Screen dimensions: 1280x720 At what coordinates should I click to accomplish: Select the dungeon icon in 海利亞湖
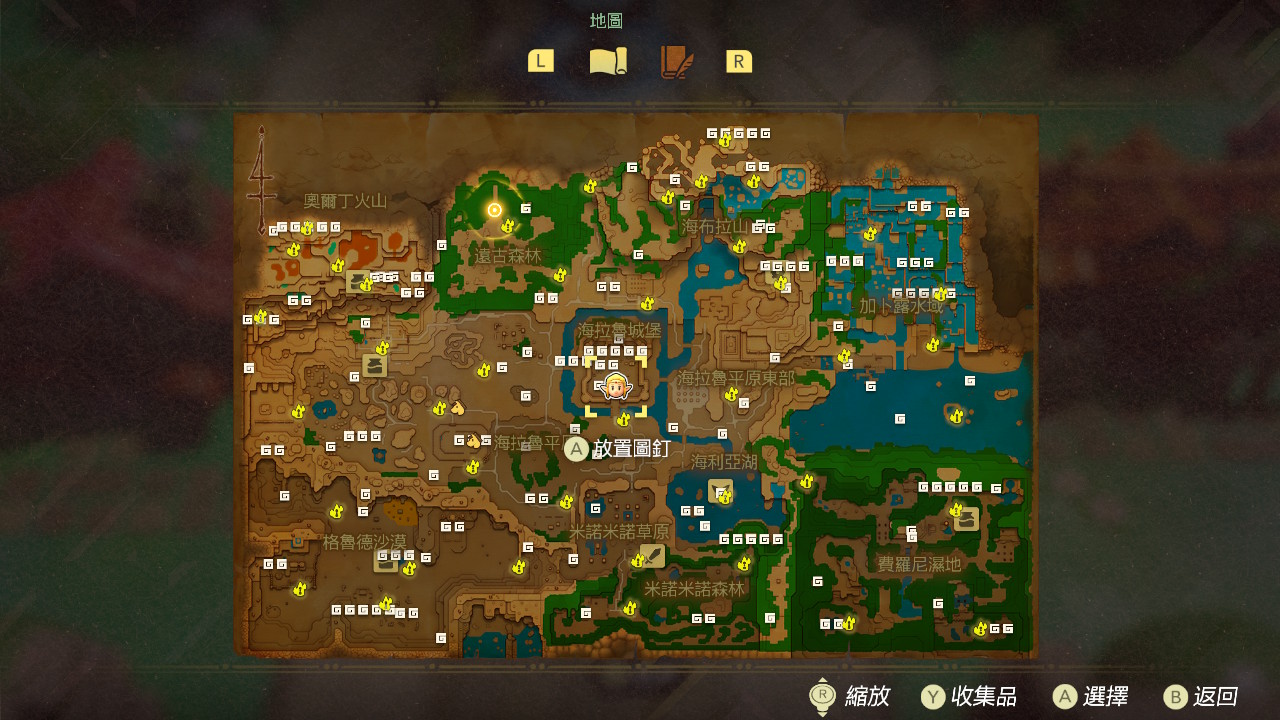pyautogui.click(x=720, y=491)
